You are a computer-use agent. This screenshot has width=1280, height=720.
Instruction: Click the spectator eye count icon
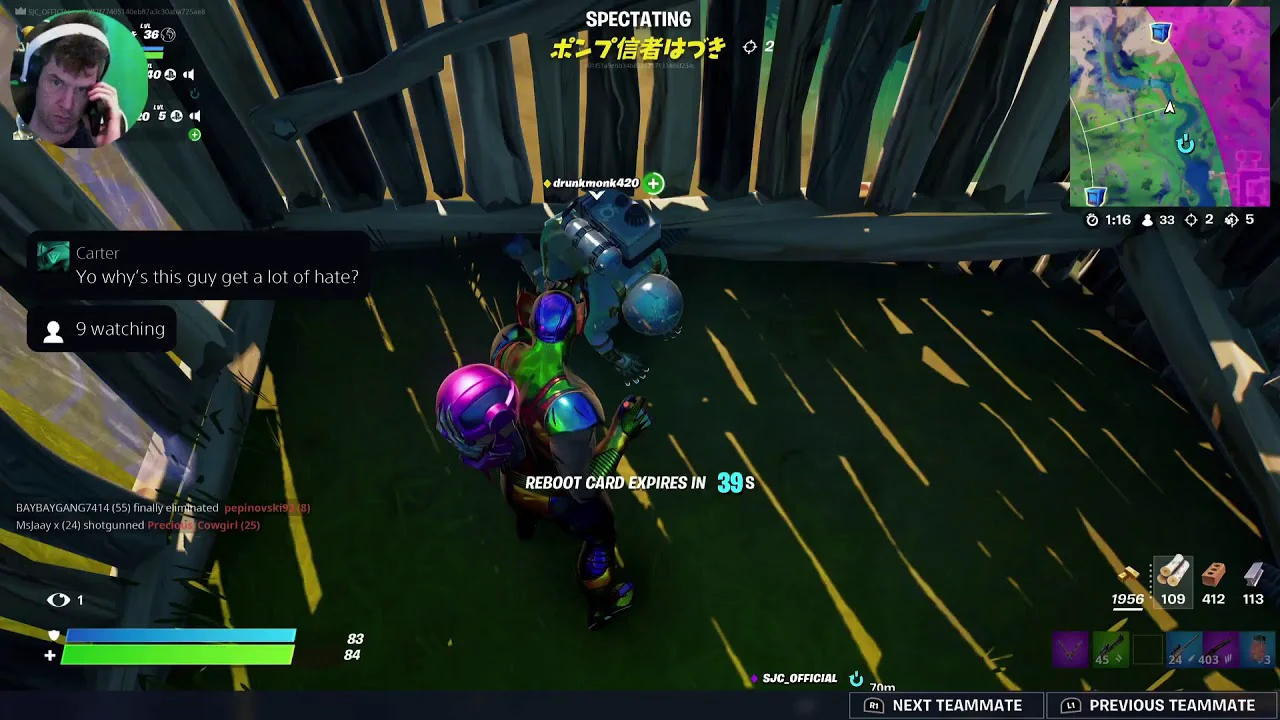coord(59,600)
